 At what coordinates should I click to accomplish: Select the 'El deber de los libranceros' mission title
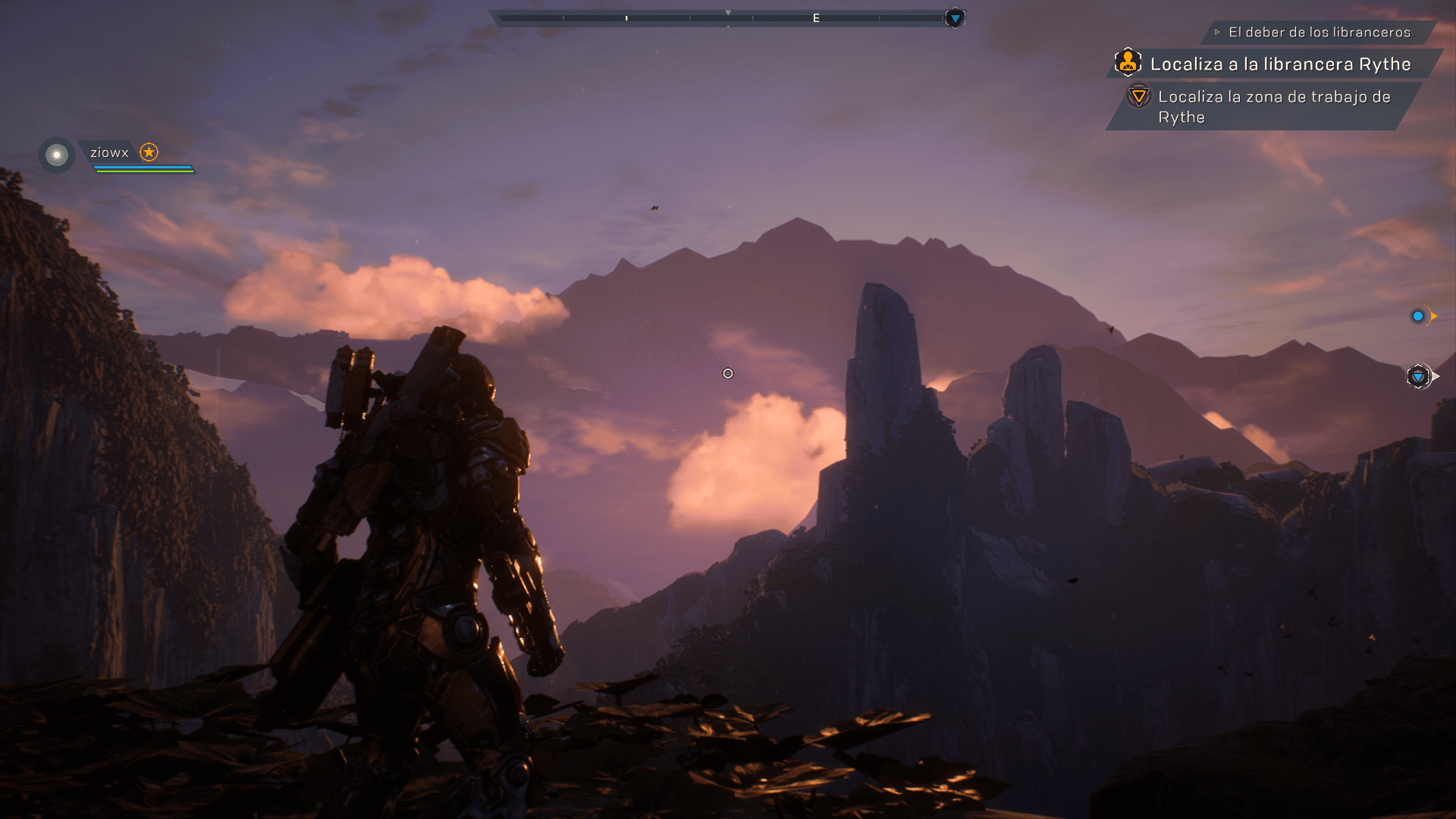click(x=1319, y=33)
